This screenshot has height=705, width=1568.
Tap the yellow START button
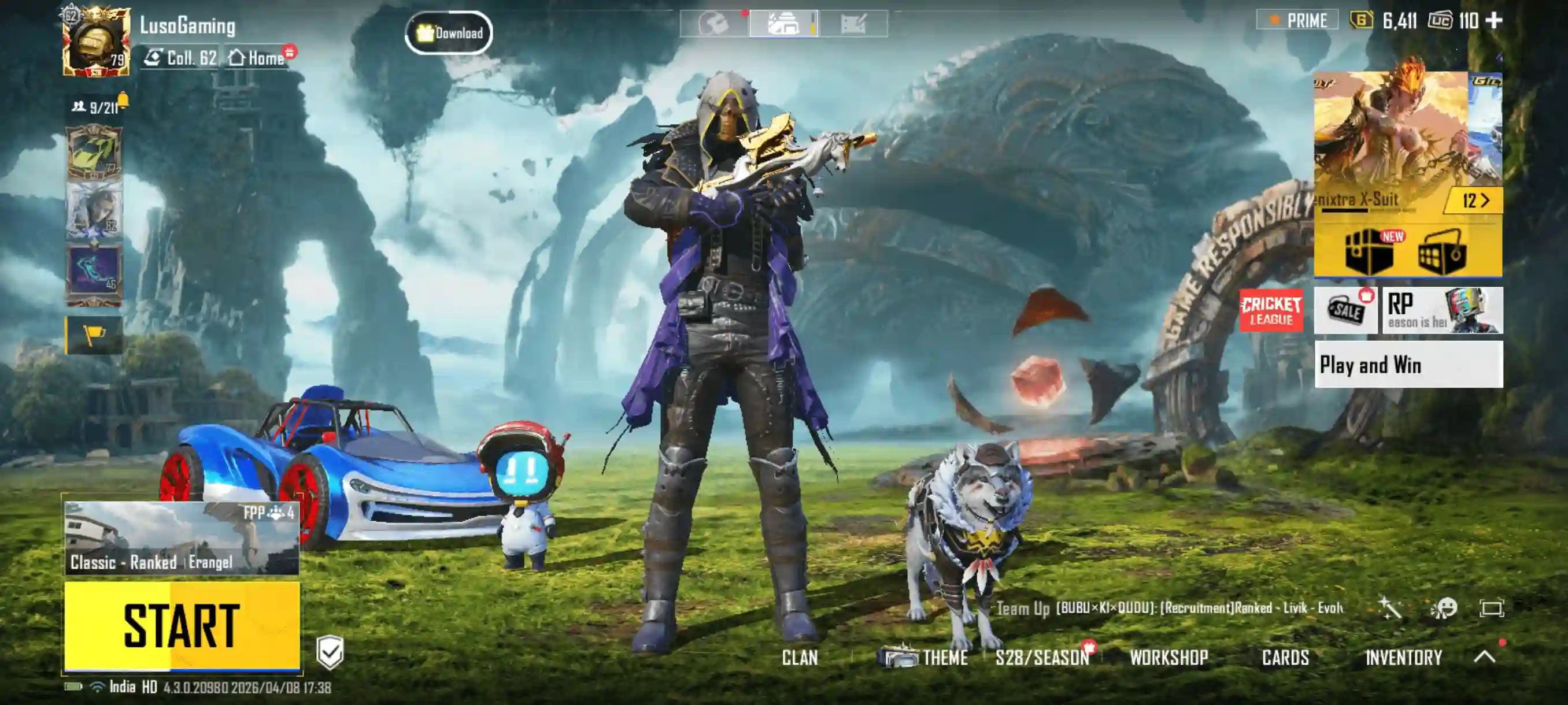tap(182, 625)
